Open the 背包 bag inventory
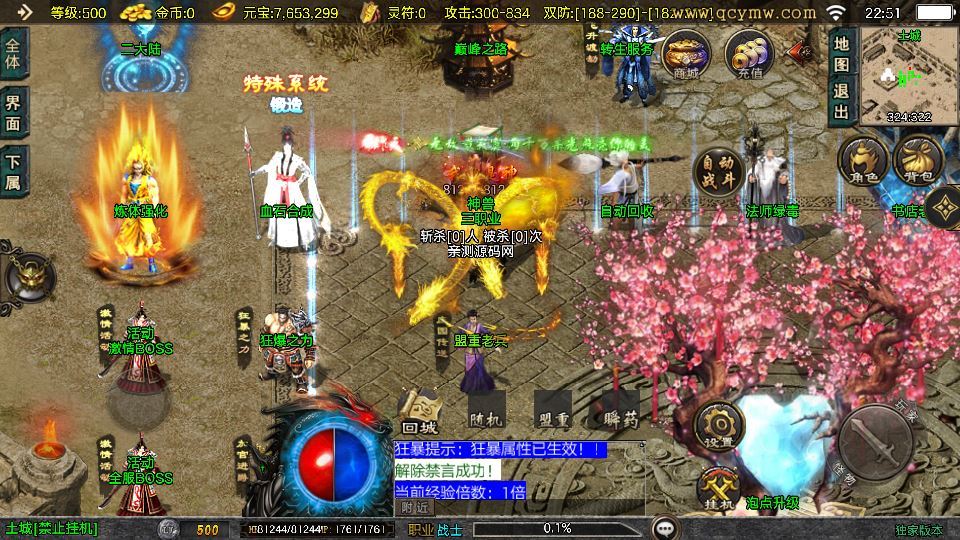Image resolution: width=960 pixels, height=540 pixels. [917, 163]
